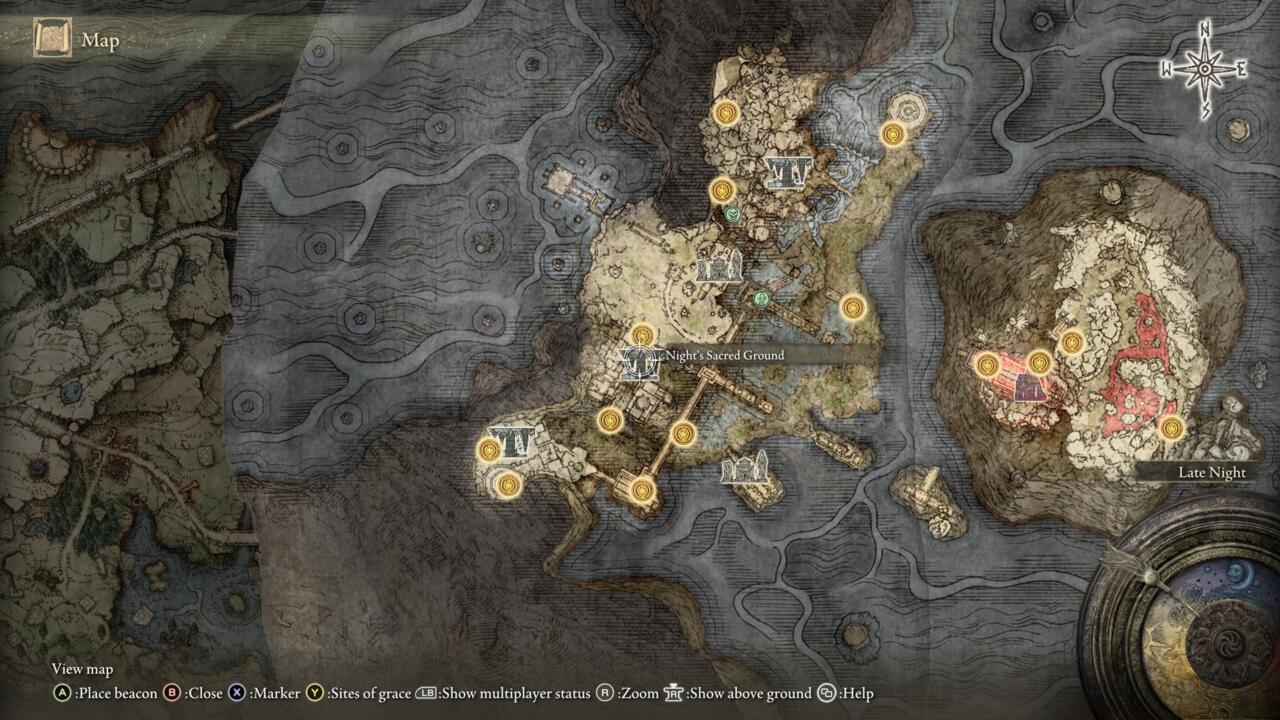Click the compass rose

click(x=1205, y=68)
